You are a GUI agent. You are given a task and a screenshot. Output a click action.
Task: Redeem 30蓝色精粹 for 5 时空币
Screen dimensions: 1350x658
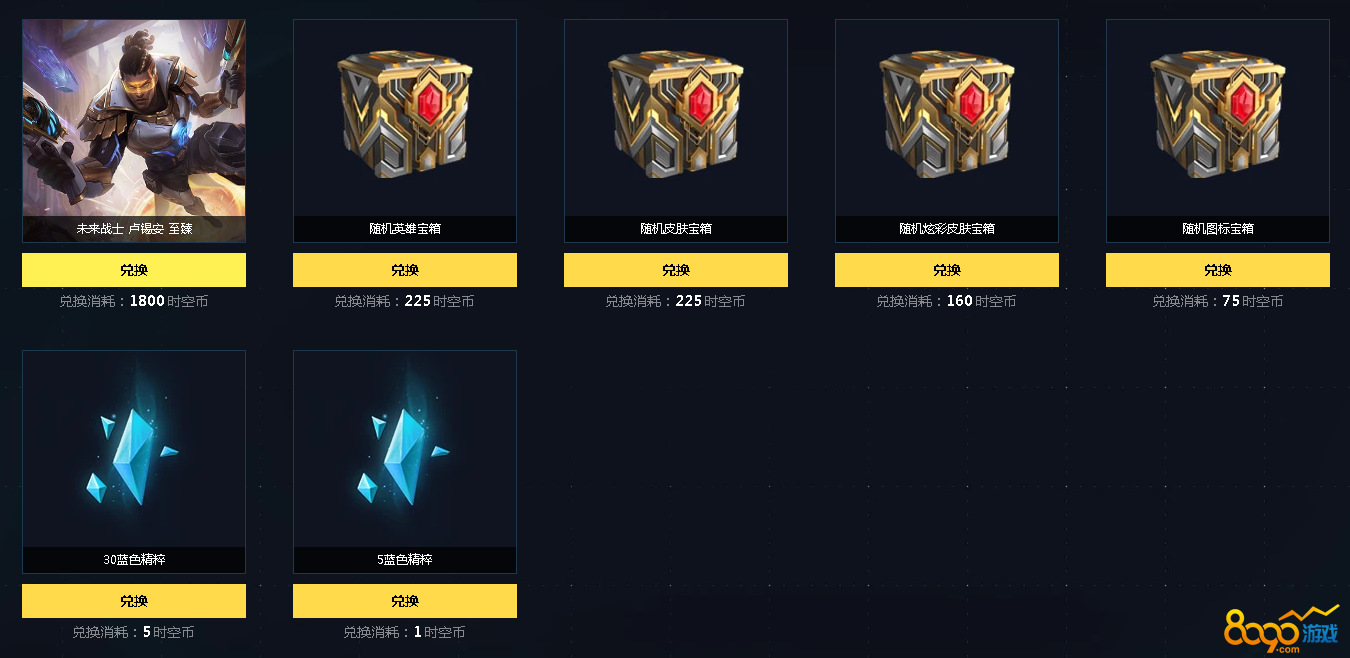[x=134, y=601]
